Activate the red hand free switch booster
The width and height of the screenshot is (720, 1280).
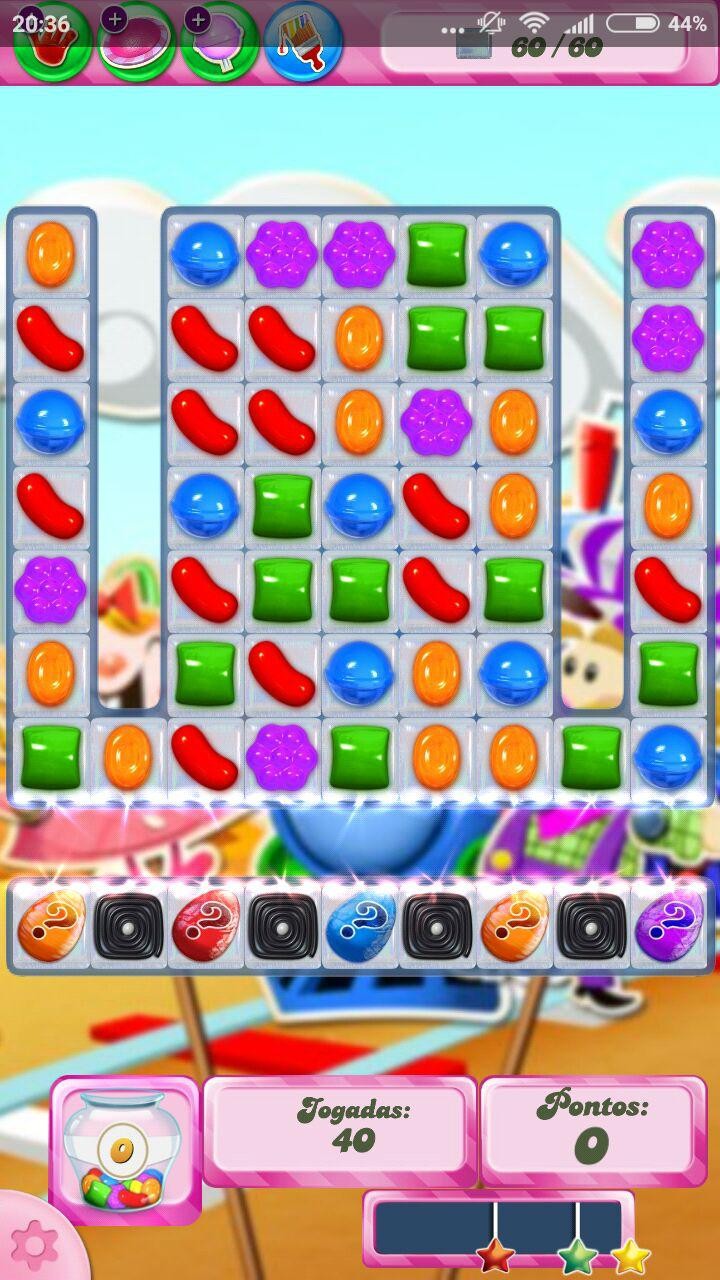52,42
